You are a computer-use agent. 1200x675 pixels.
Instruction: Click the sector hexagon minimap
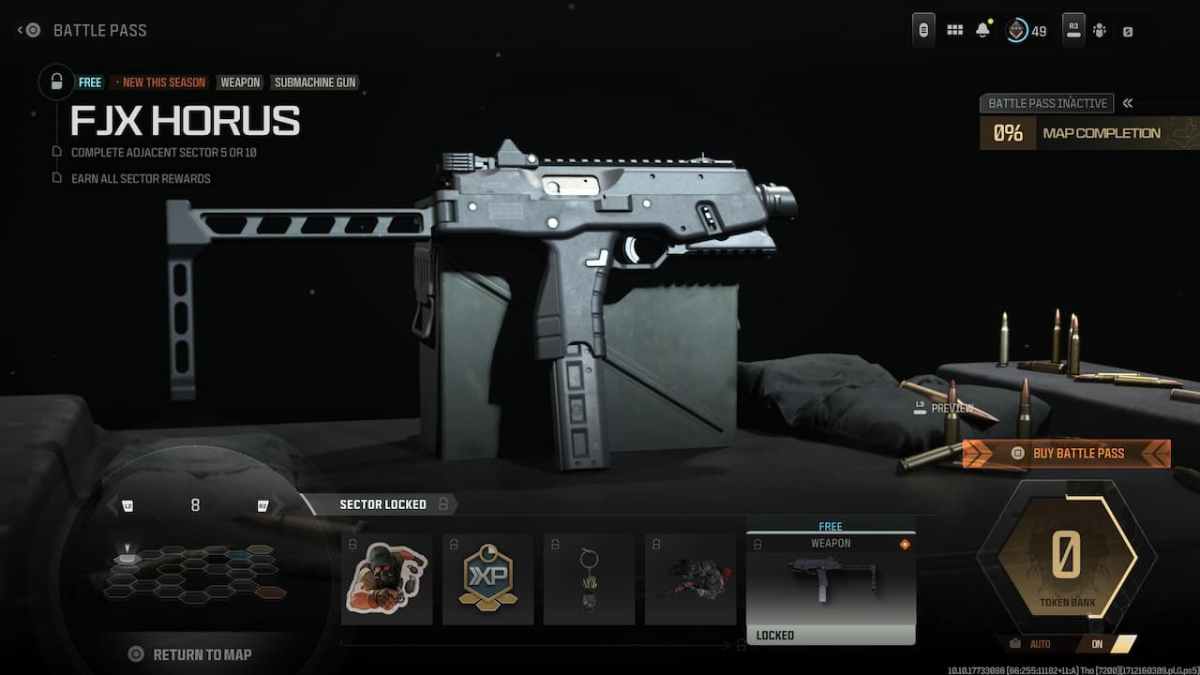click(x=195, y=572)
